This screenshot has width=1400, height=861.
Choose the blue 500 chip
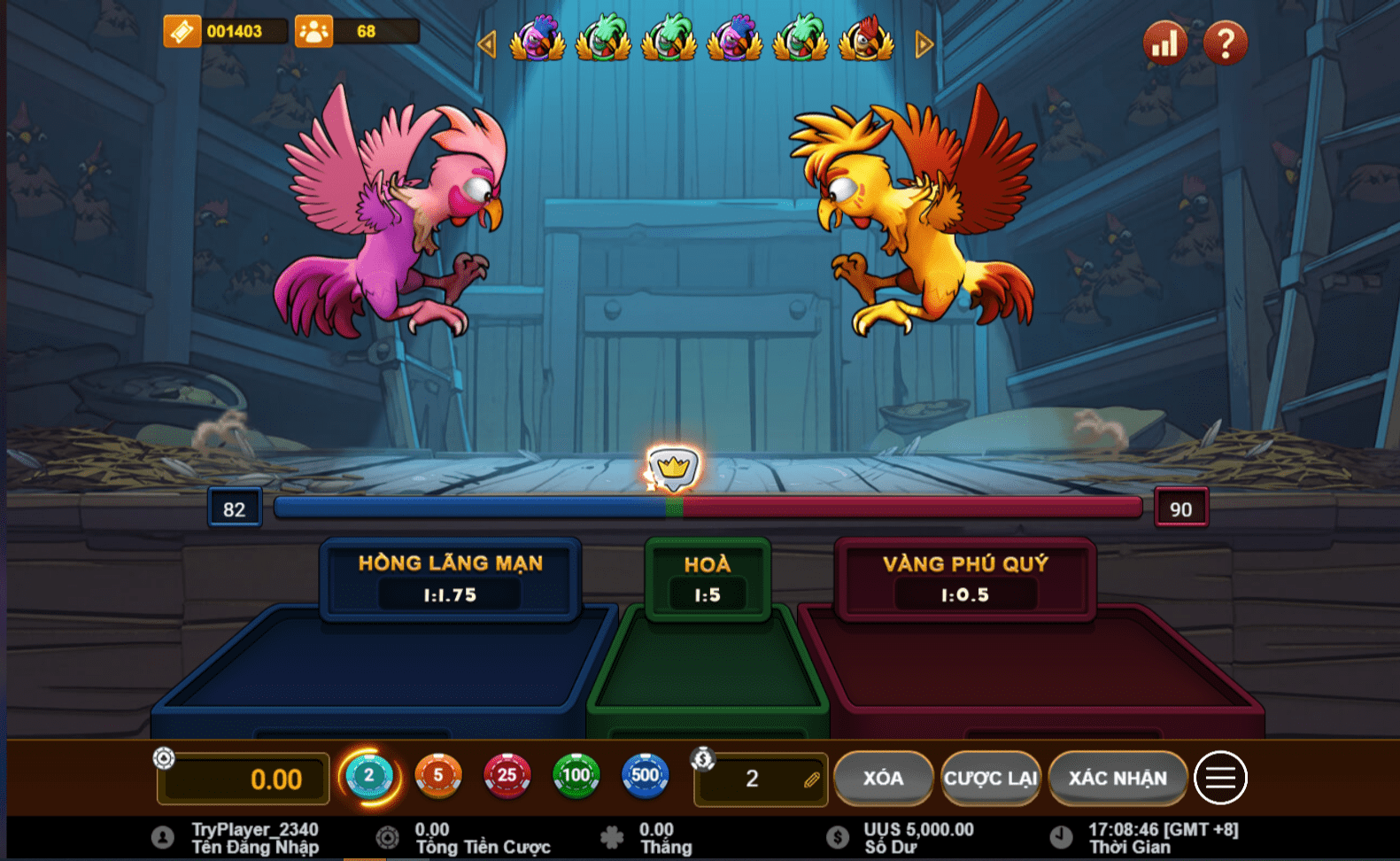click(x=645, y=777)
